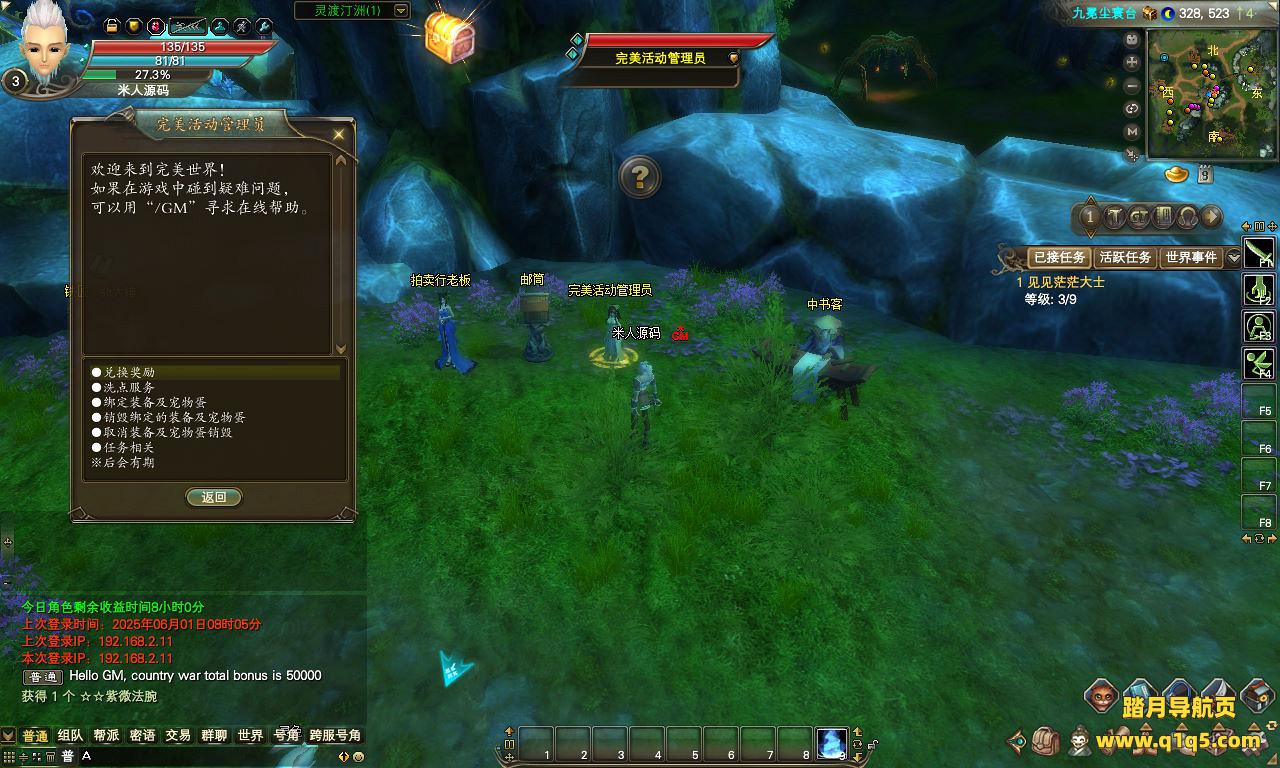1280x768 pixels.
Task: Select the 帮派 chat channel tab
Action: click(x=106, y=735)
